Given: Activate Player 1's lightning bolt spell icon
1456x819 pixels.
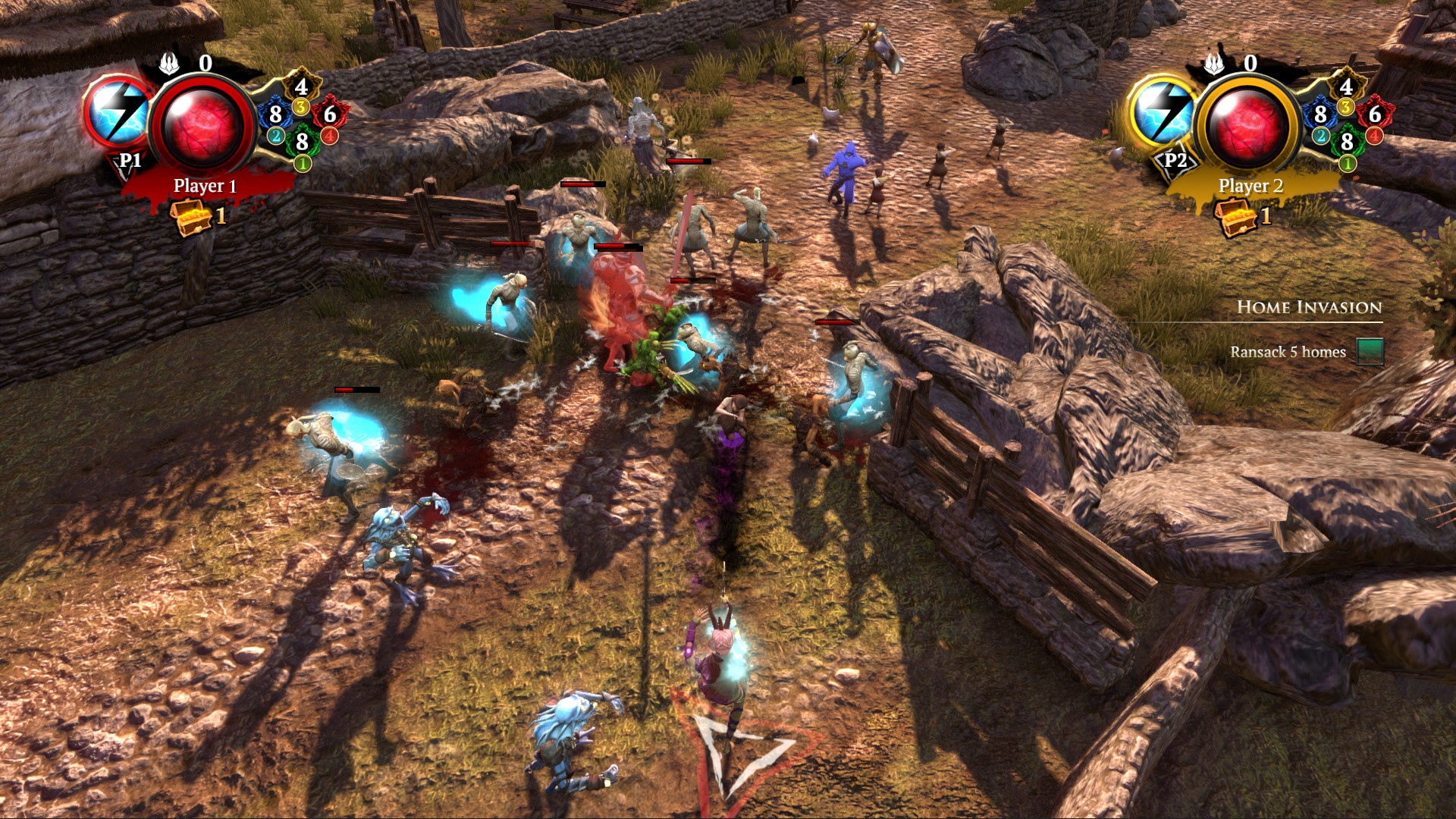Looking at the screenshot, I should pos(118,114).
